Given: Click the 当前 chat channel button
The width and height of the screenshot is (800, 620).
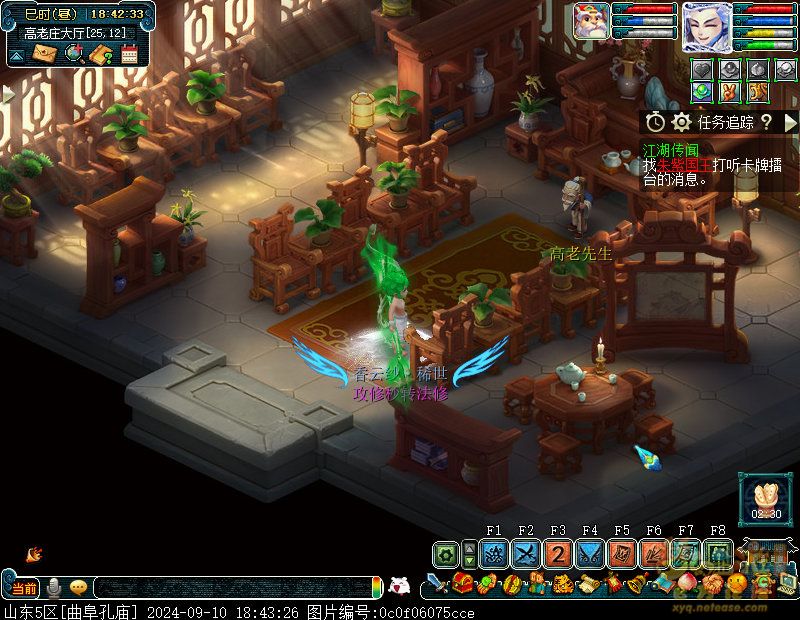Looking at the screenshot, I should pyautogui.click(x=25, y=587).
